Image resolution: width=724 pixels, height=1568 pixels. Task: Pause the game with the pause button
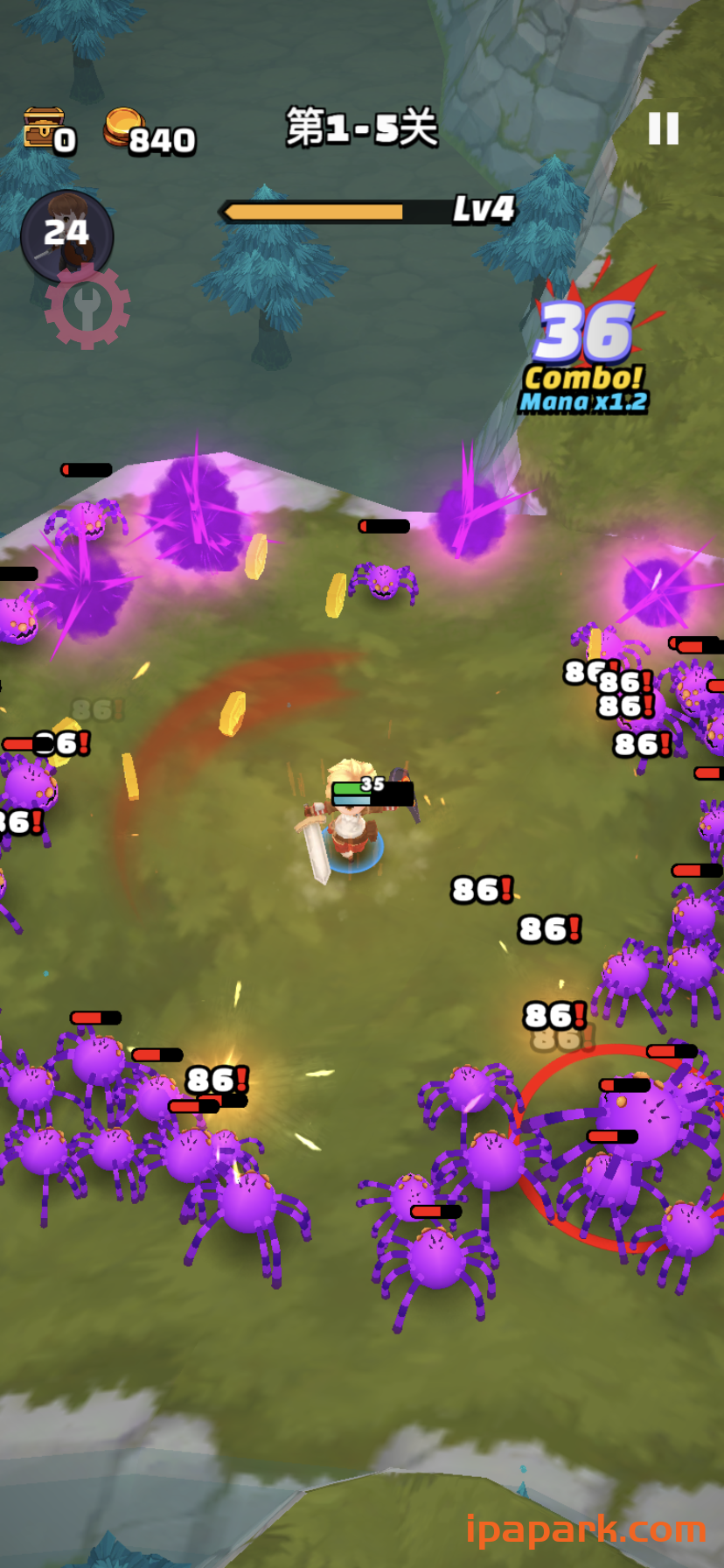point(663,129)
